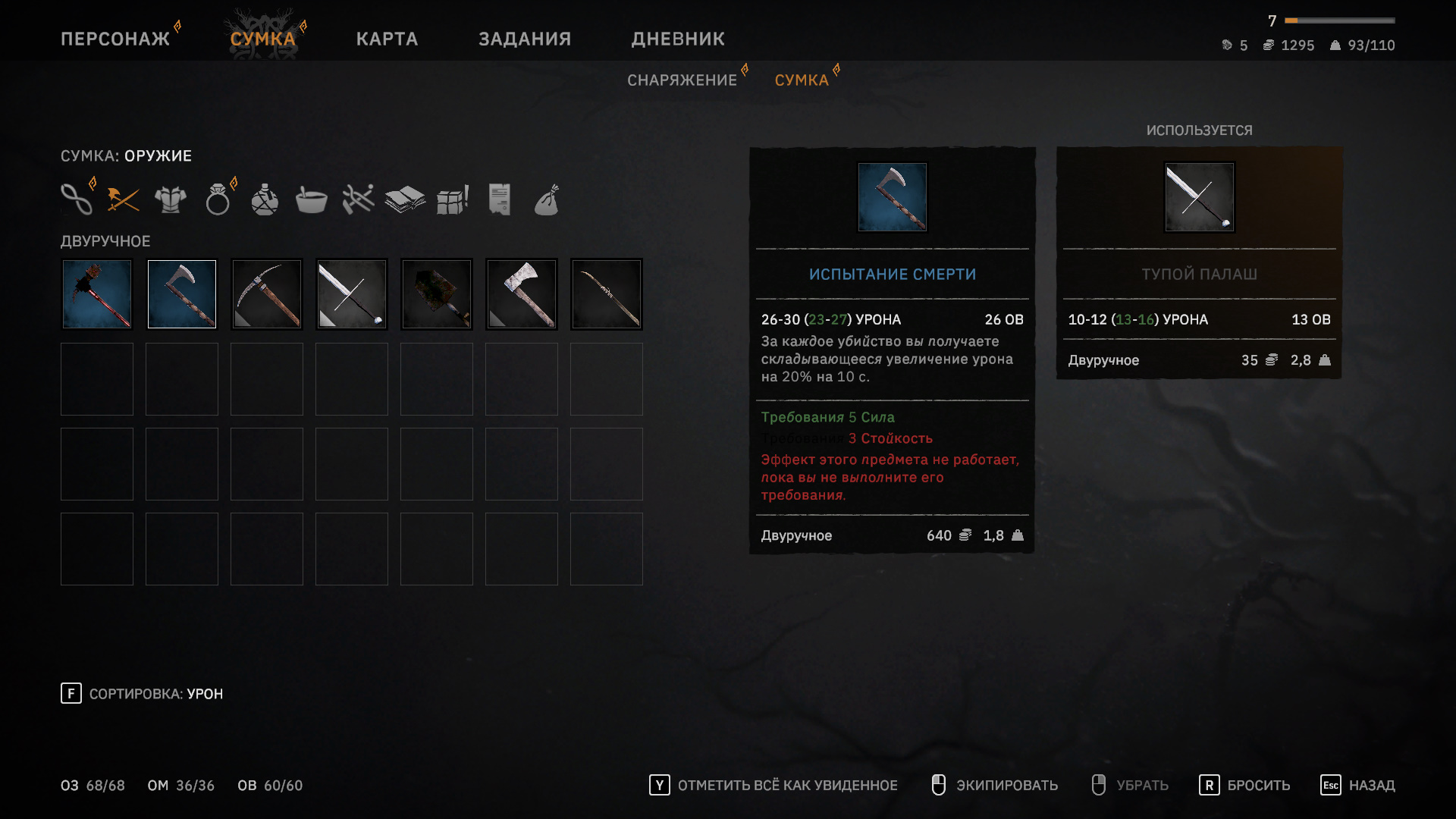Image resolution: width=1456 pixels, height=819 pixels.
Task: Select the Тупой палаш sword slot in the bag
Action: coord(352,294)
